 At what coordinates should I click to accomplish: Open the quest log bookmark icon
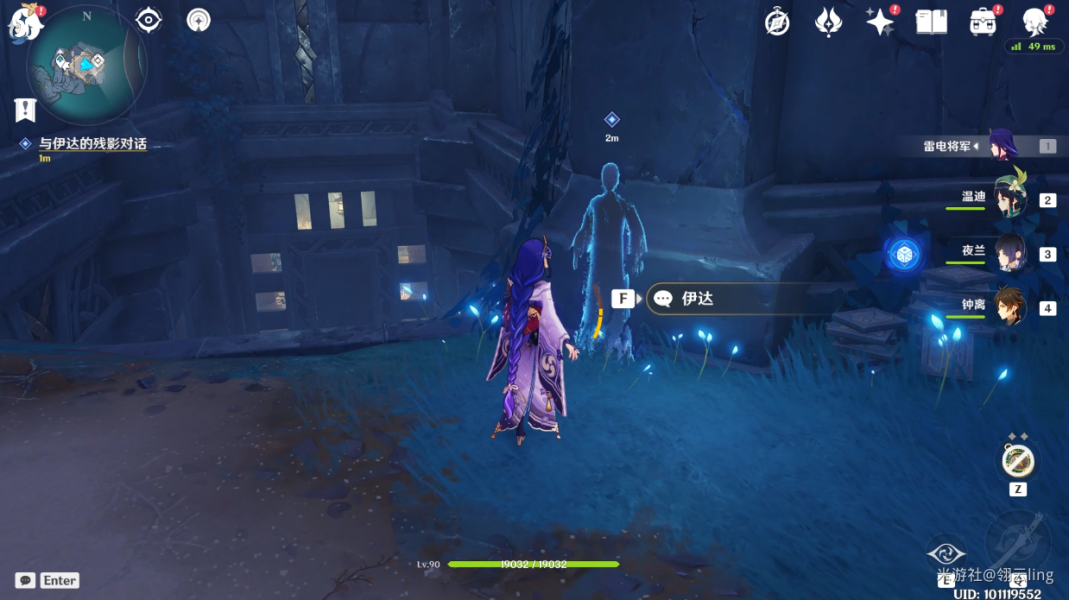[x=25, y=110]
